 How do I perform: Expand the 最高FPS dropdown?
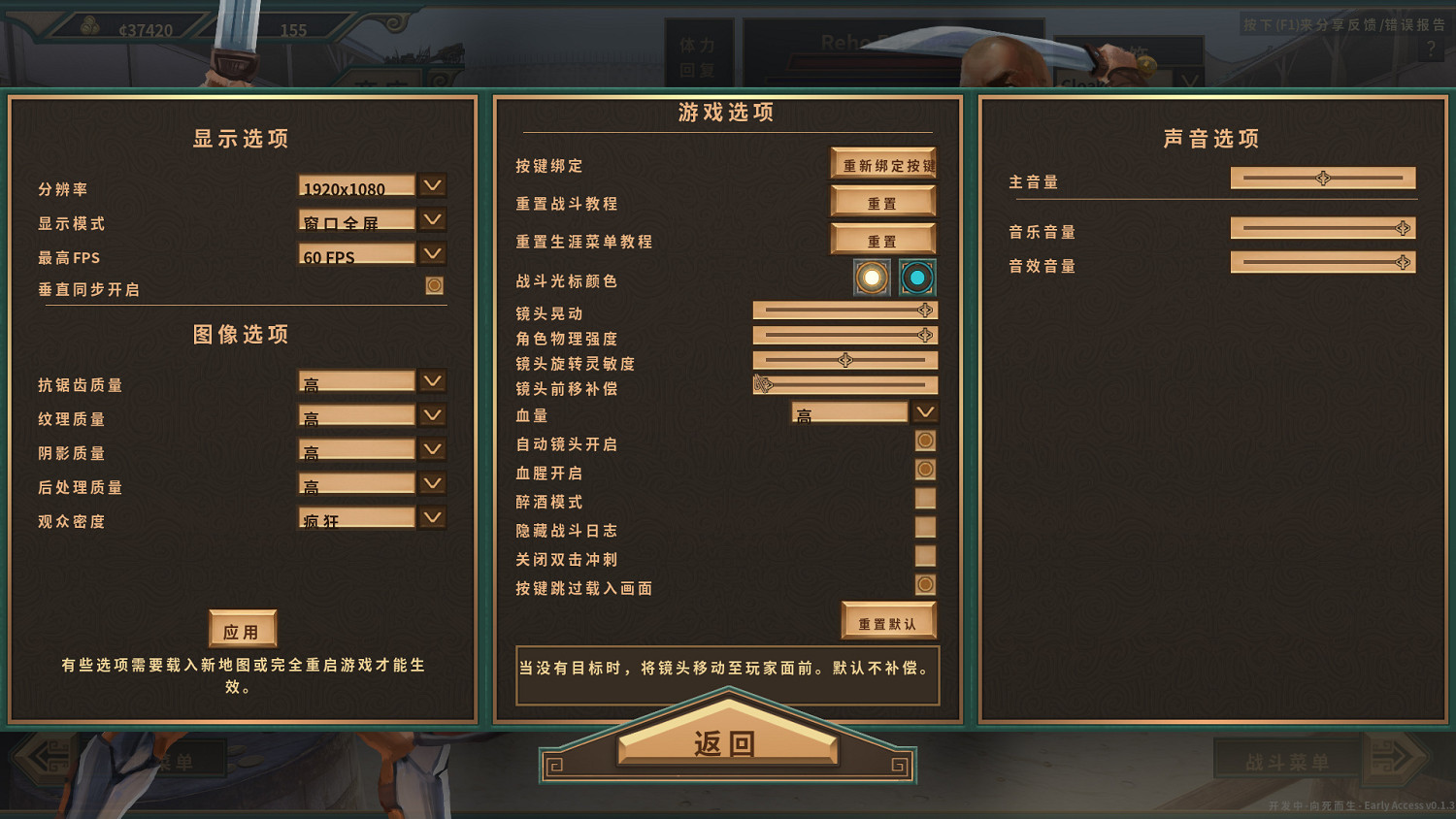pyautogui.click(x=432, y=253)
